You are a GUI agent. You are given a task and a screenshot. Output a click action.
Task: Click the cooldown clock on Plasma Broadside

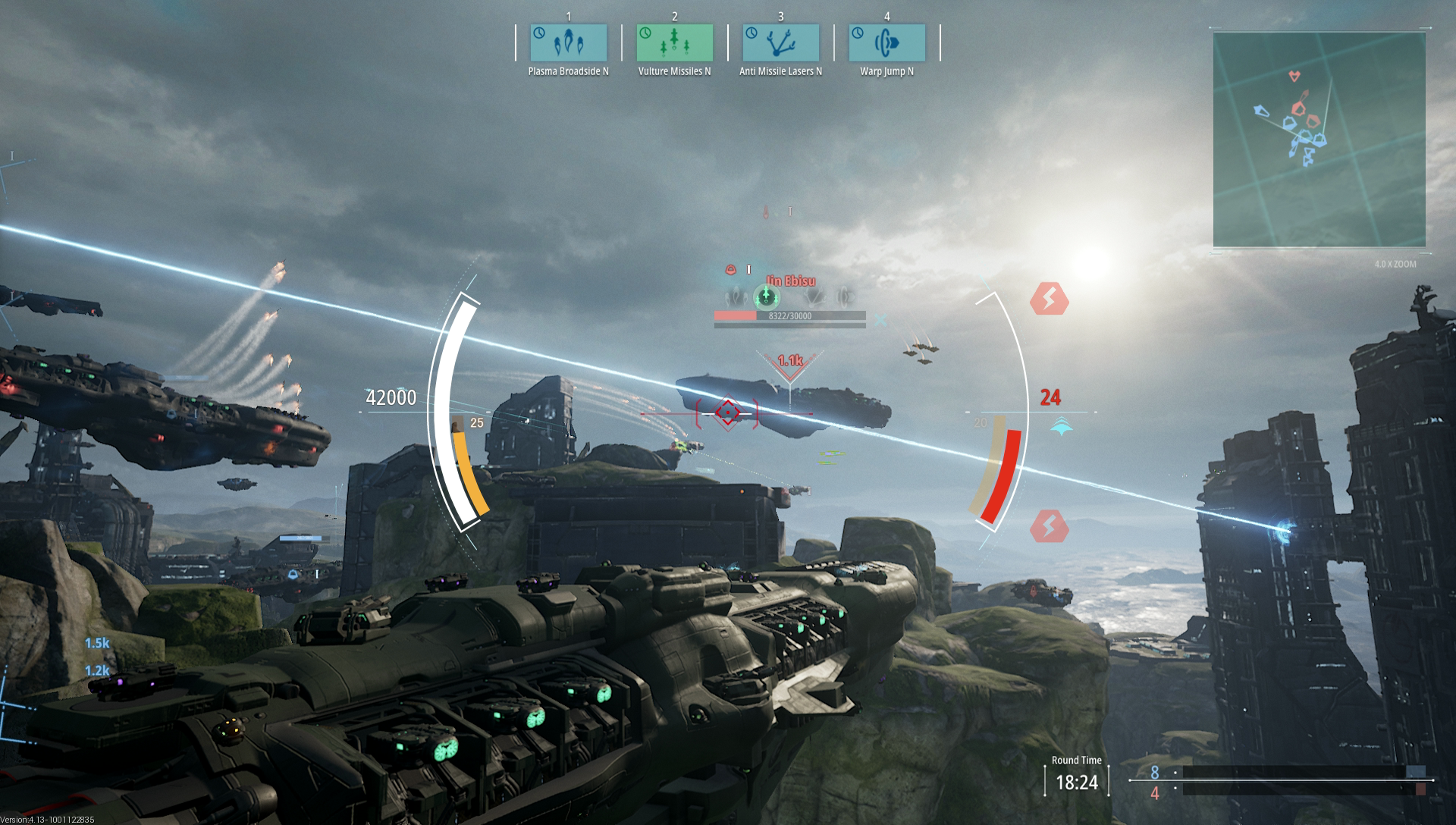[539, 34]
